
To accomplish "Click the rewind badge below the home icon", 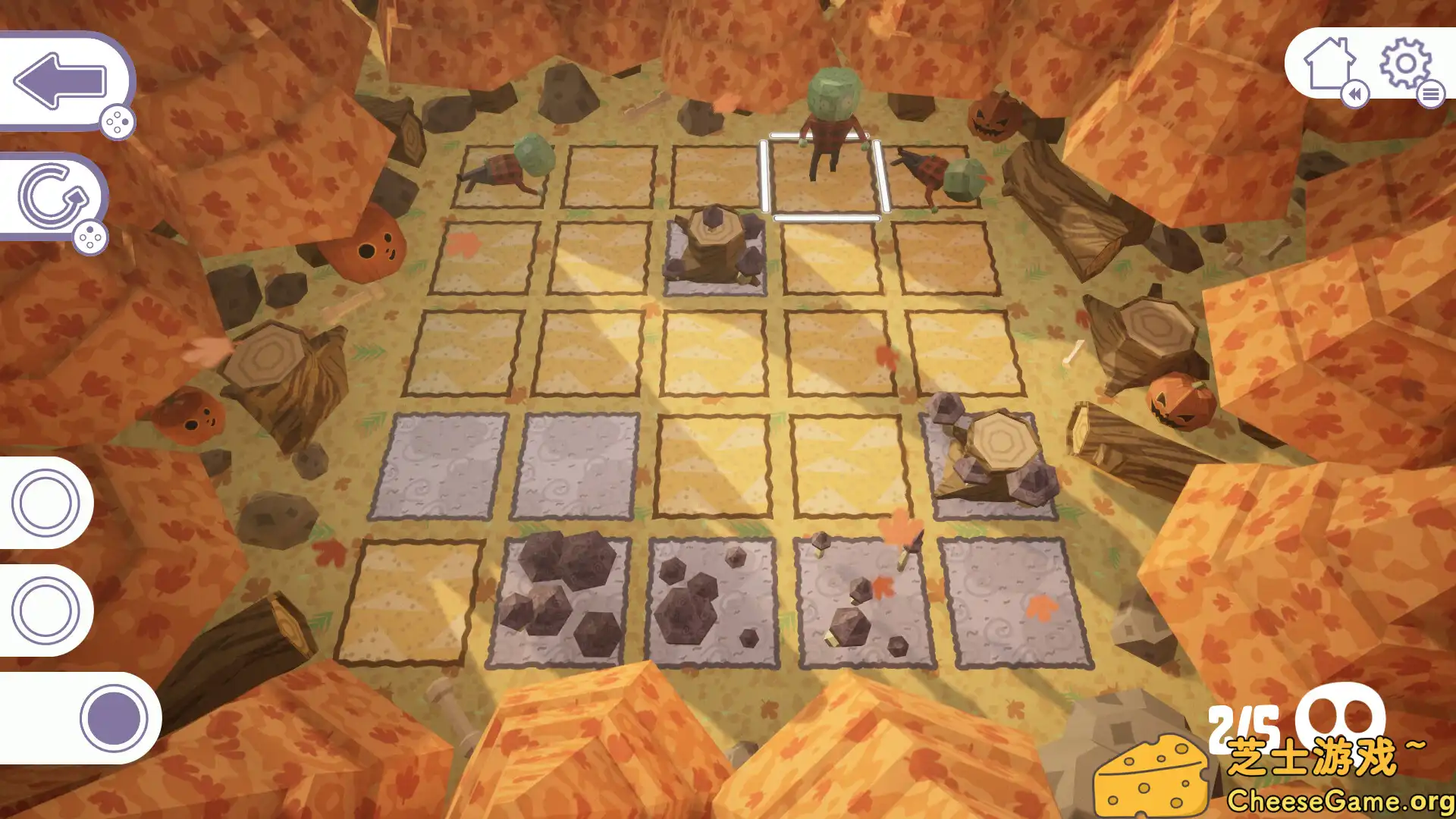I will point(1357,96).
